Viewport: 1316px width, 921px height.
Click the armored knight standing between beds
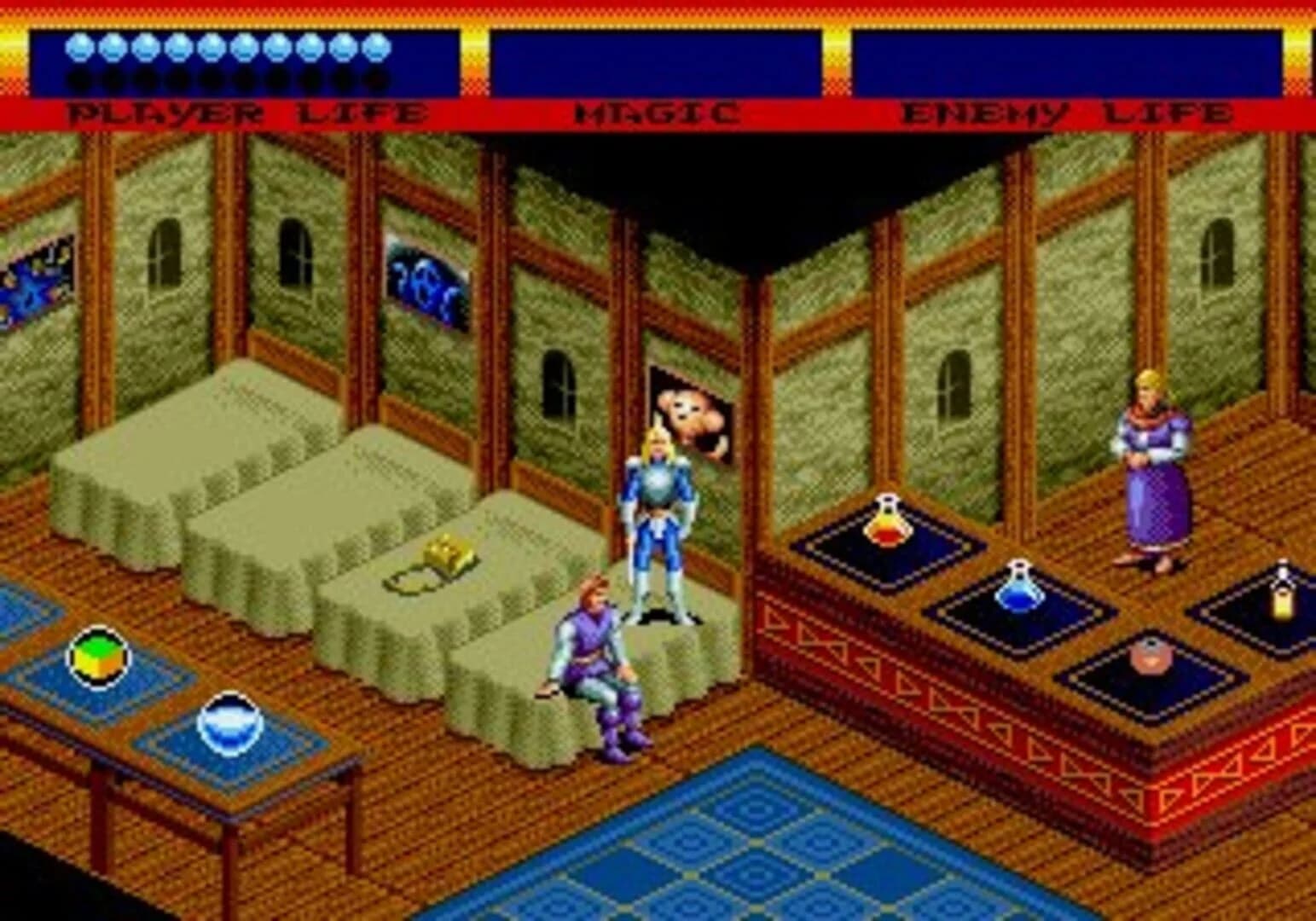point(657,512)
